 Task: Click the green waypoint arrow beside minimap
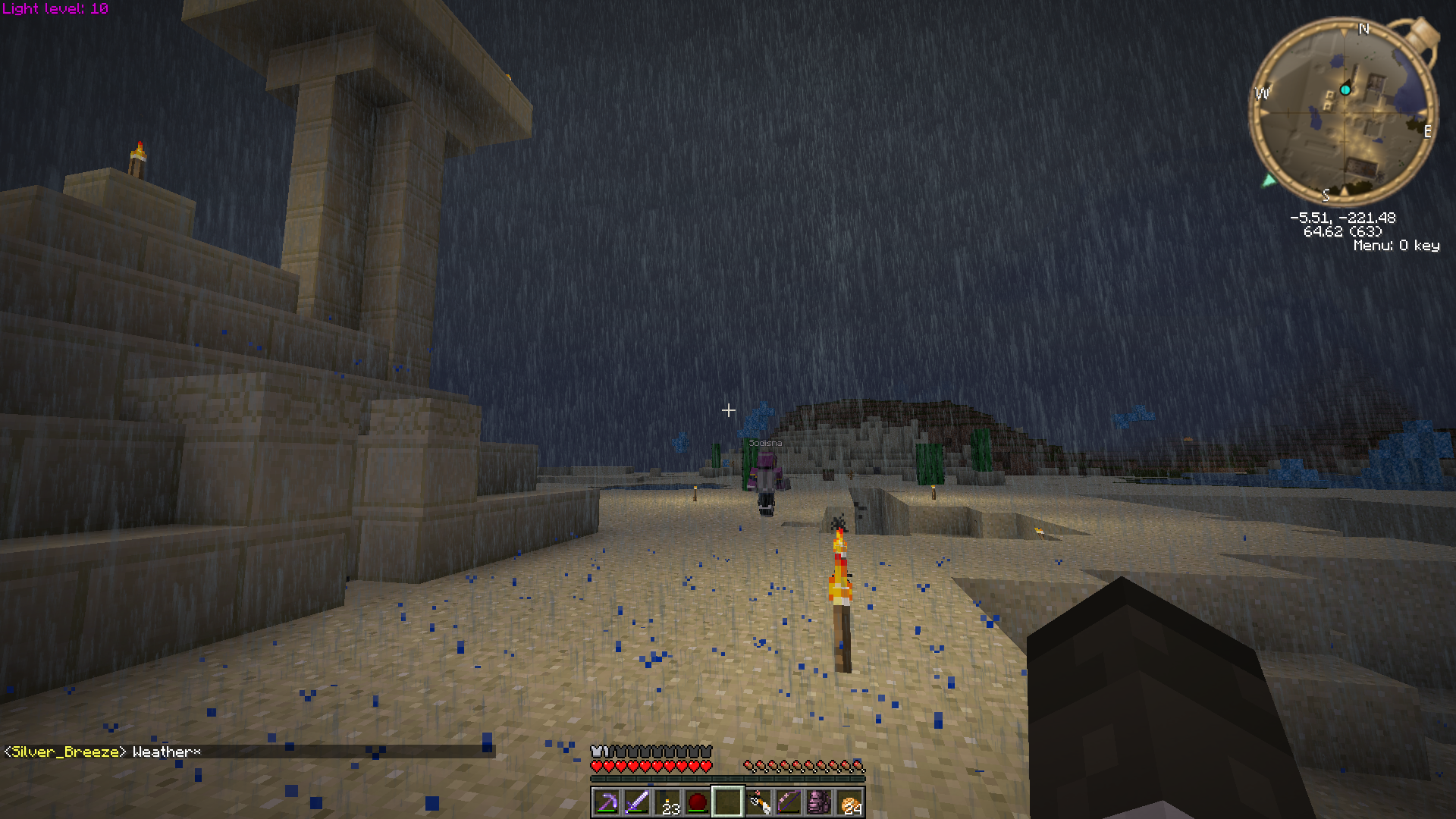(x=1269, y=180)
